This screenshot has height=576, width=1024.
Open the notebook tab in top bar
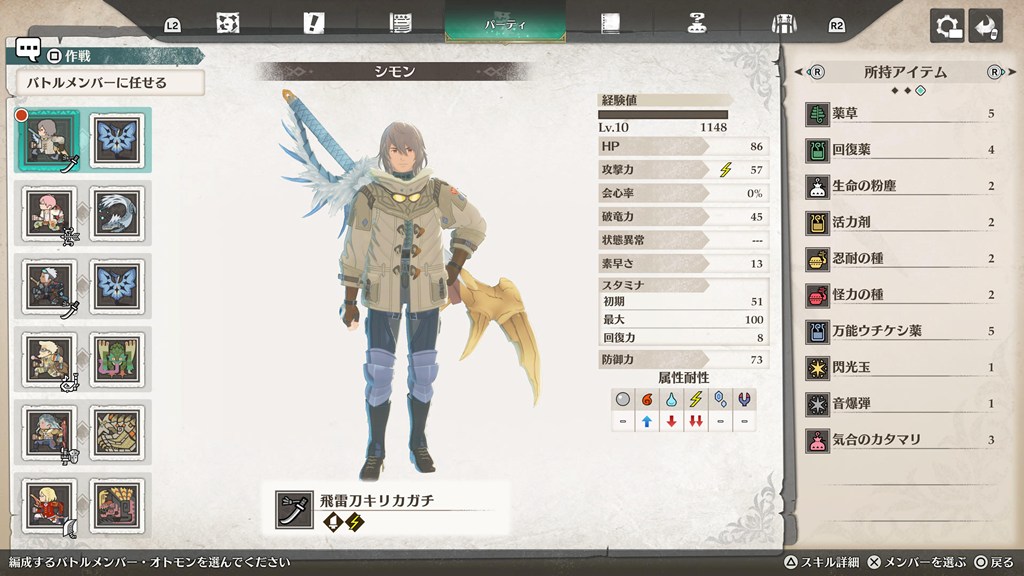(611, 23)
